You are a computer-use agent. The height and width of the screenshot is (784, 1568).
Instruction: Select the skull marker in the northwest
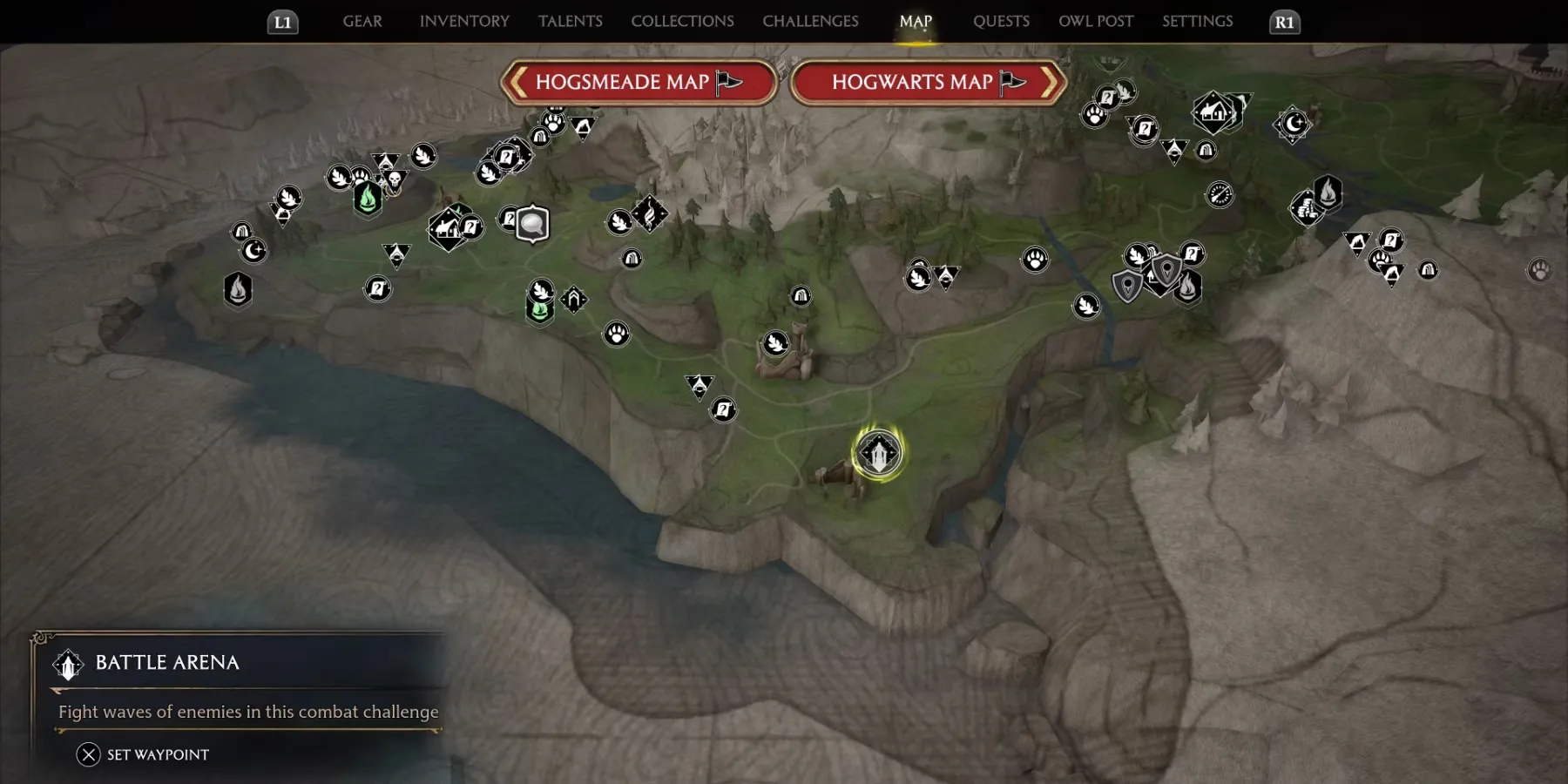pyautogui.click(x=395, y=180)
